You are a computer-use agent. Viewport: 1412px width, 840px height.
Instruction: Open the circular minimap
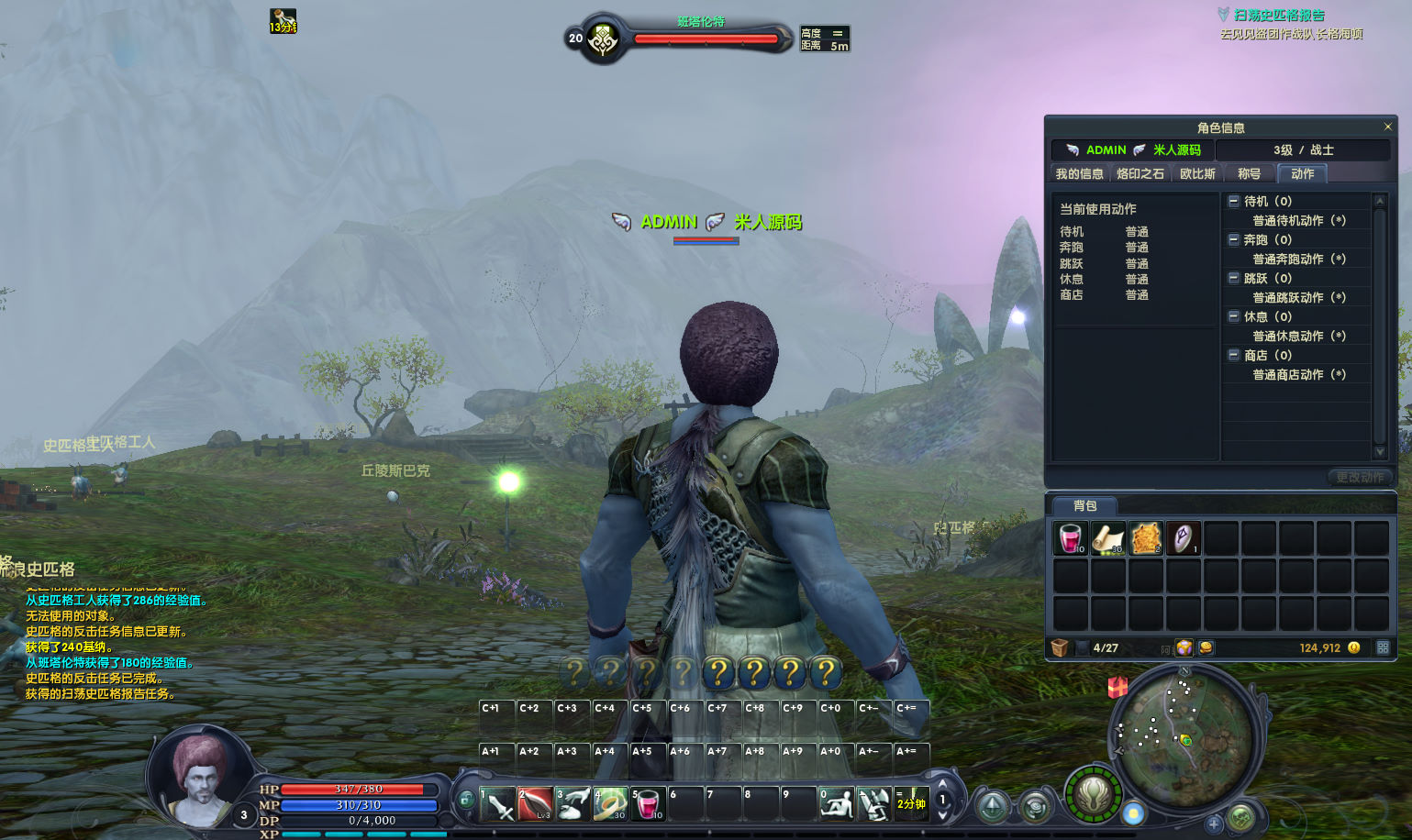(x=1183, y=734)
